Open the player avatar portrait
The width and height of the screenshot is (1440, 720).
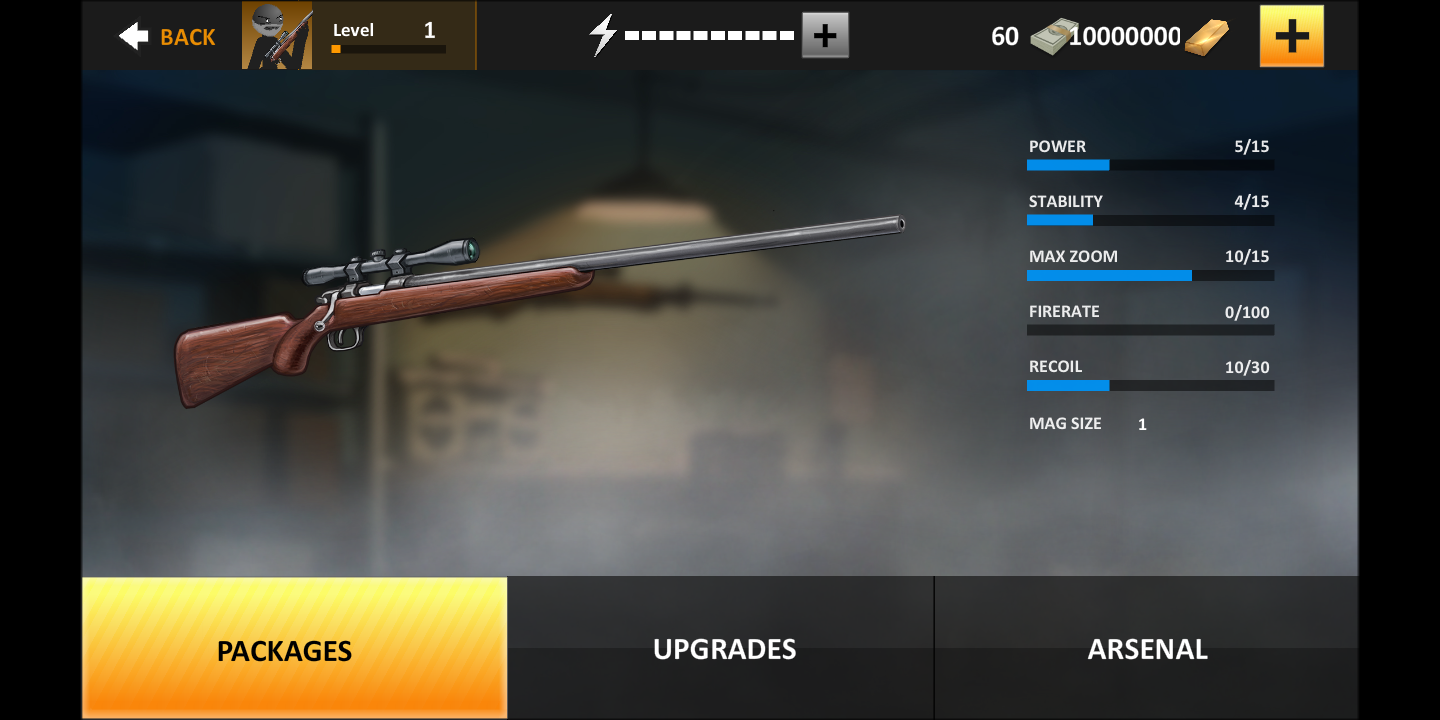(x=276, y=34)
